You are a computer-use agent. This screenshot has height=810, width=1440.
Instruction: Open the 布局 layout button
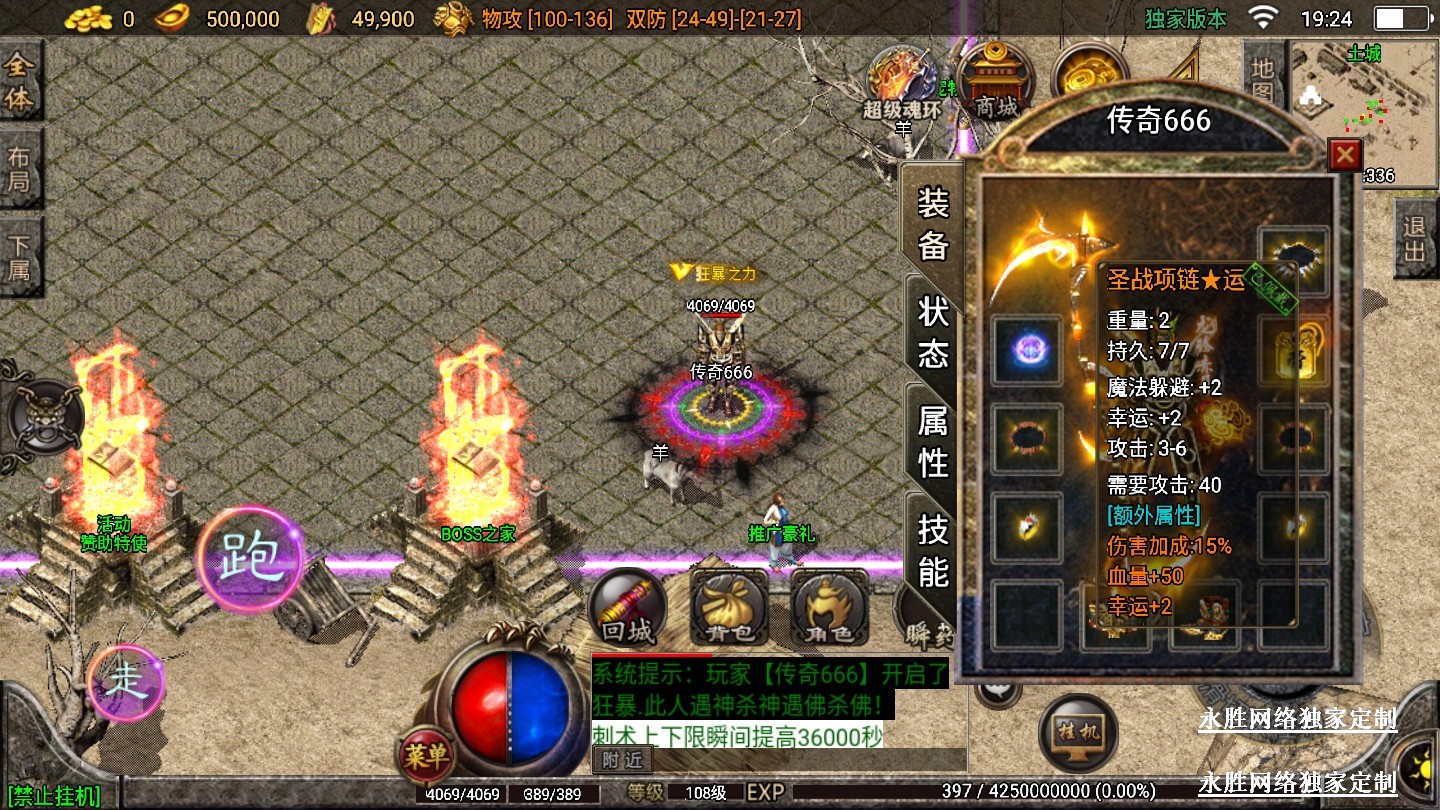19,170
